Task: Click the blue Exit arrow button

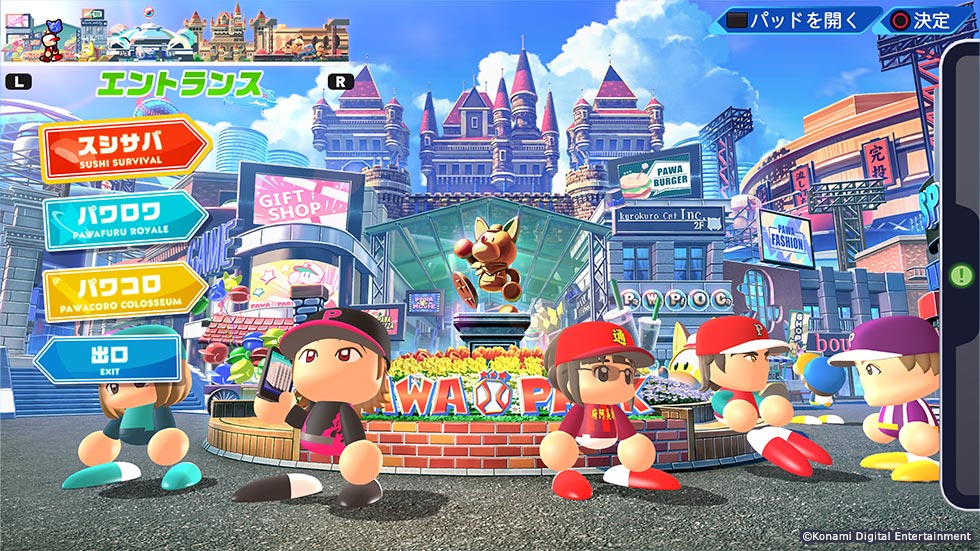Action: click(108, 359)
